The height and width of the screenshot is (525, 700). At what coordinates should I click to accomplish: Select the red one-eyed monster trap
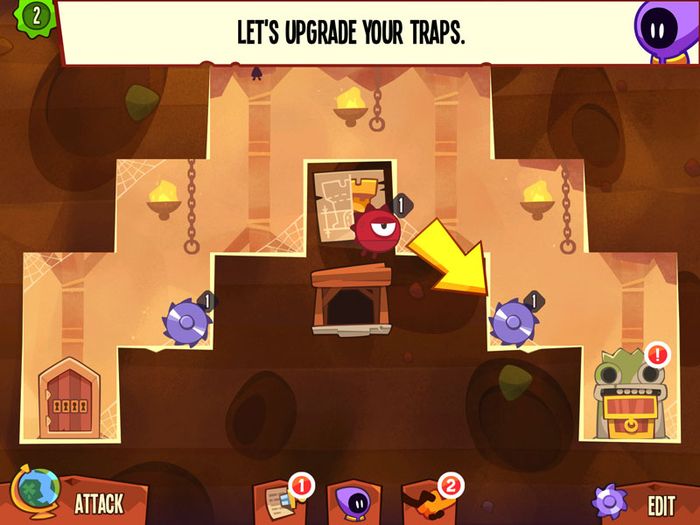pyautogui.click(x=377, y=228)
